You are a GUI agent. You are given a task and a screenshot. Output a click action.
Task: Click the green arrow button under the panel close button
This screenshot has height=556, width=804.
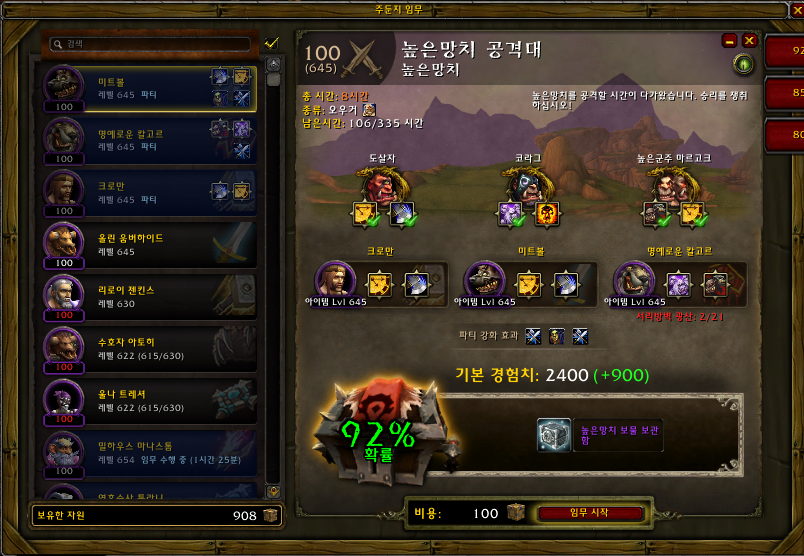(743, 65)
